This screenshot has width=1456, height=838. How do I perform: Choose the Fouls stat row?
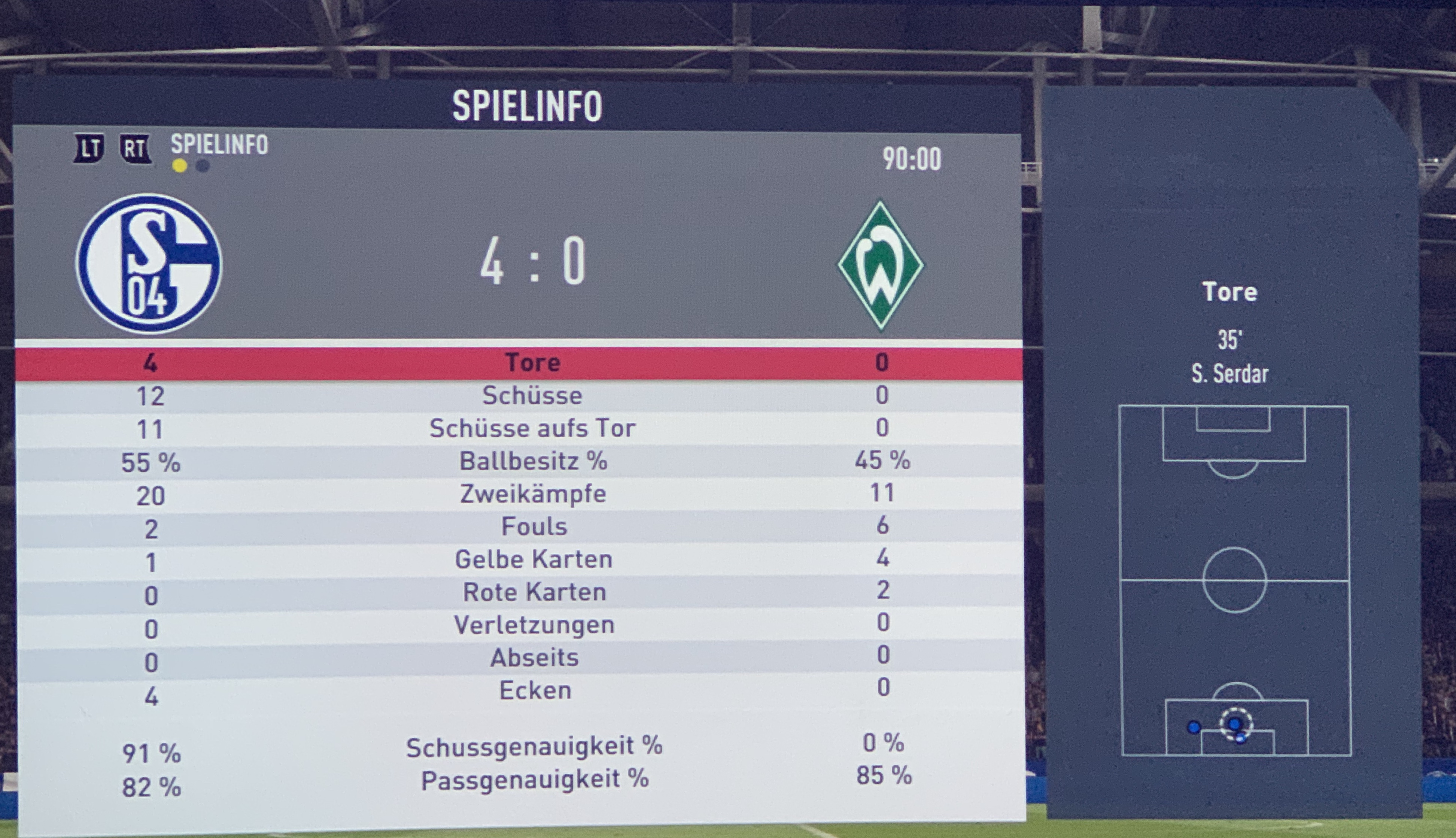click(534, 526)
